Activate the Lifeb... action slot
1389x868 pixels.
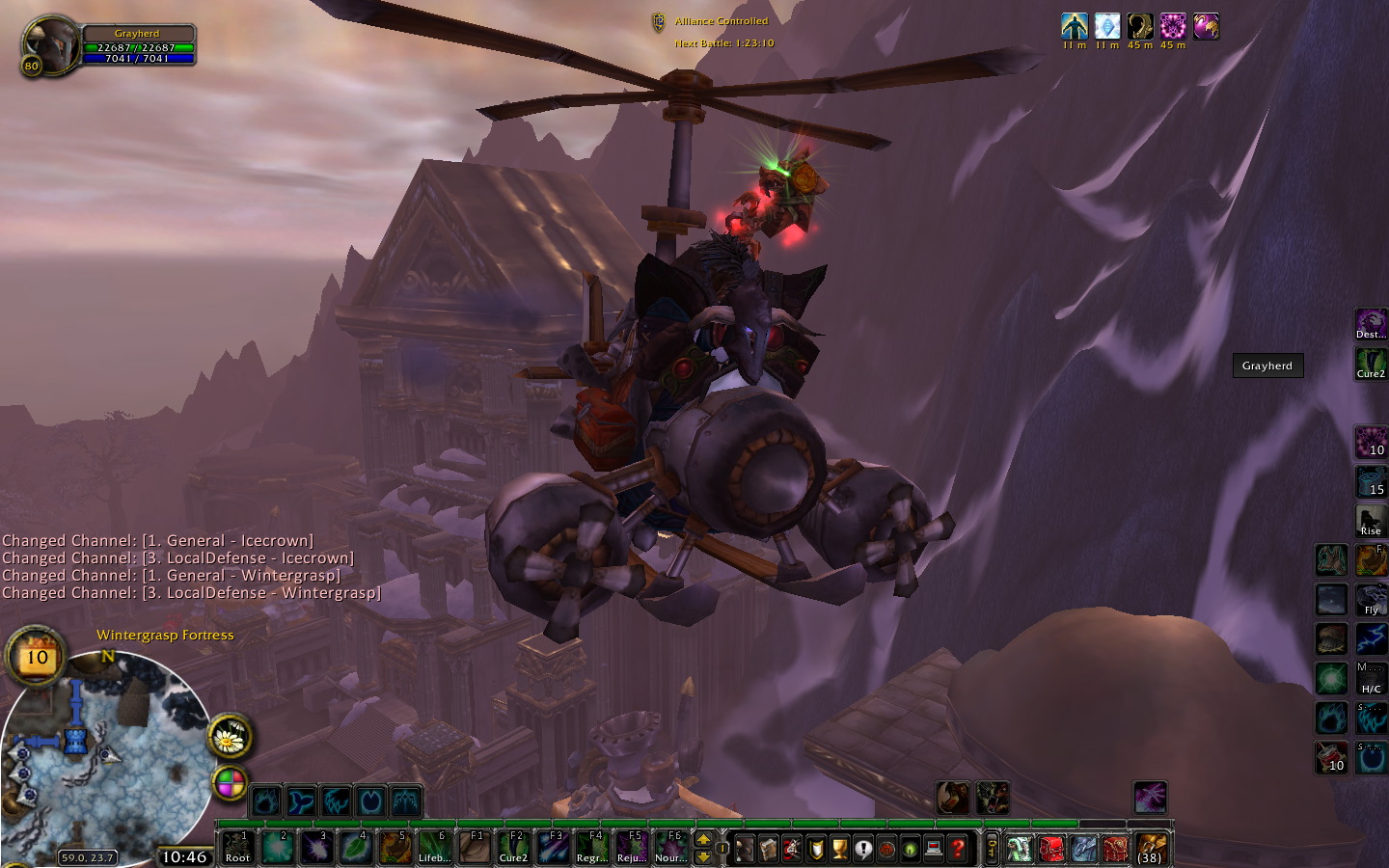point(434,847)
